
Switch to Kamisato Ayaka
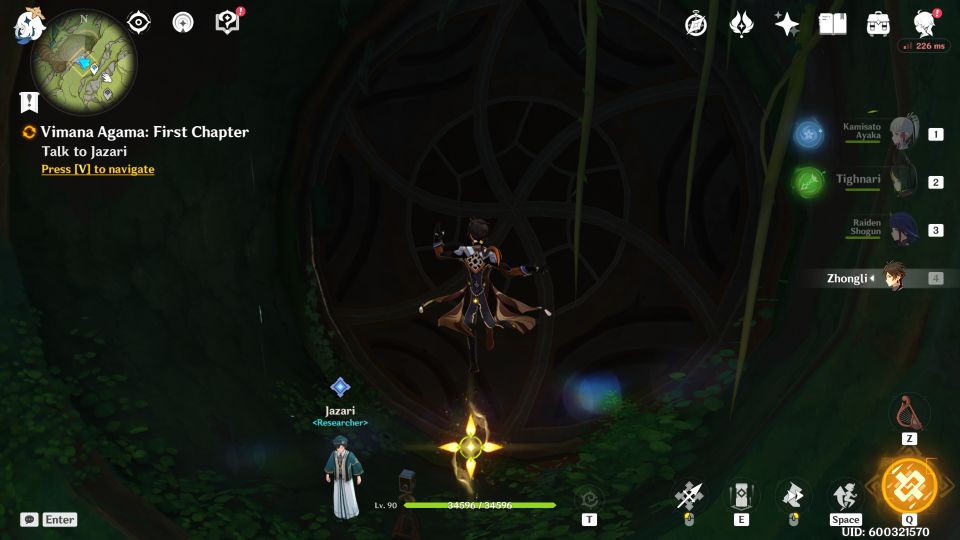(904, 134)
